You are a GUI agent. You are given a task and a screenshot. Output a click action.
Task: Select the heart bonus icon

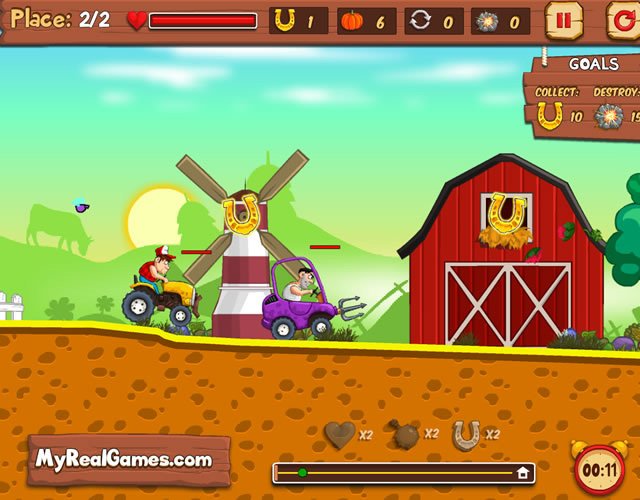coord(340,435)
